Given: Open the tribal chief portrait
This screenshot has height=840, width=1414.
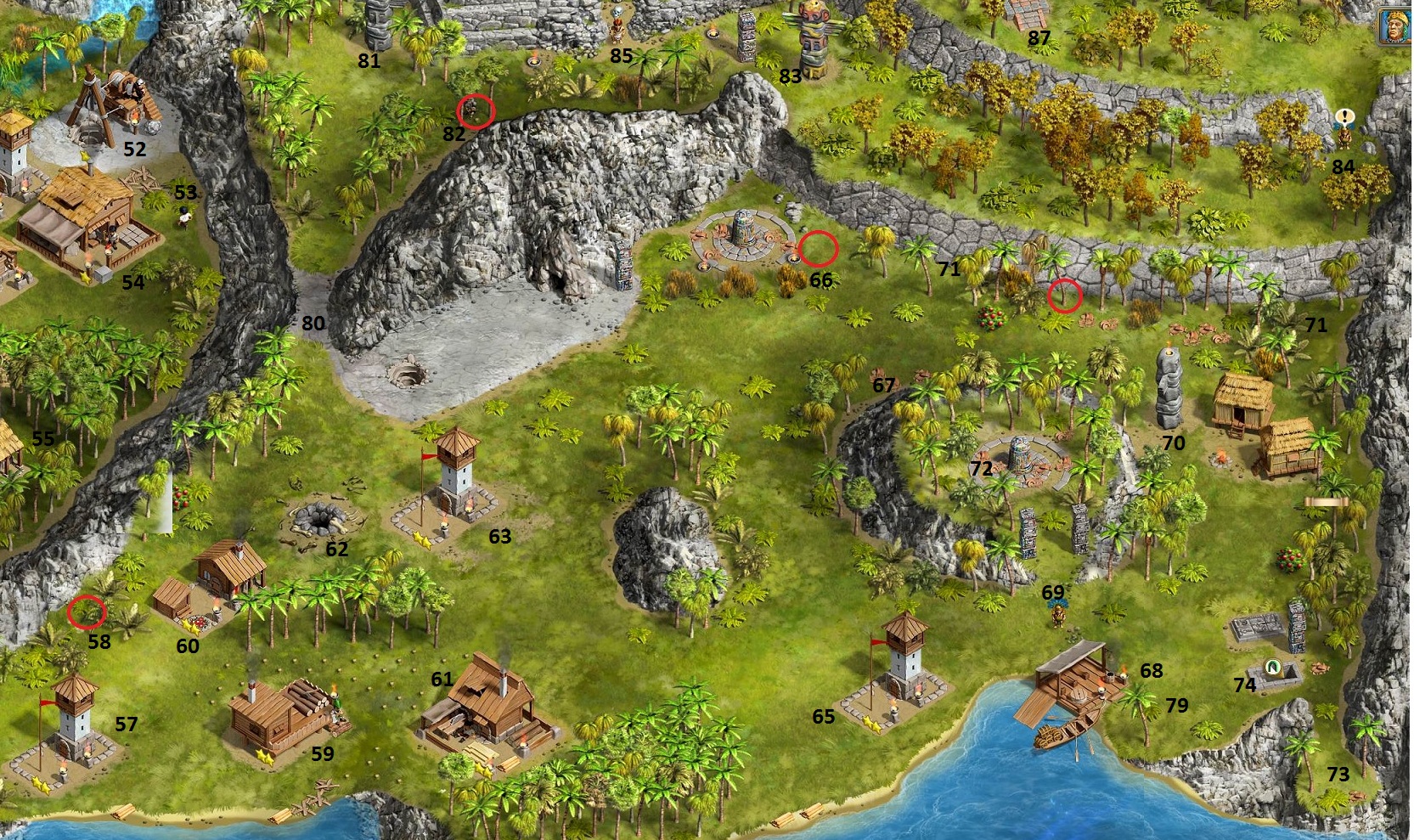Looking at the screenshot, I should click(1395, 22).
